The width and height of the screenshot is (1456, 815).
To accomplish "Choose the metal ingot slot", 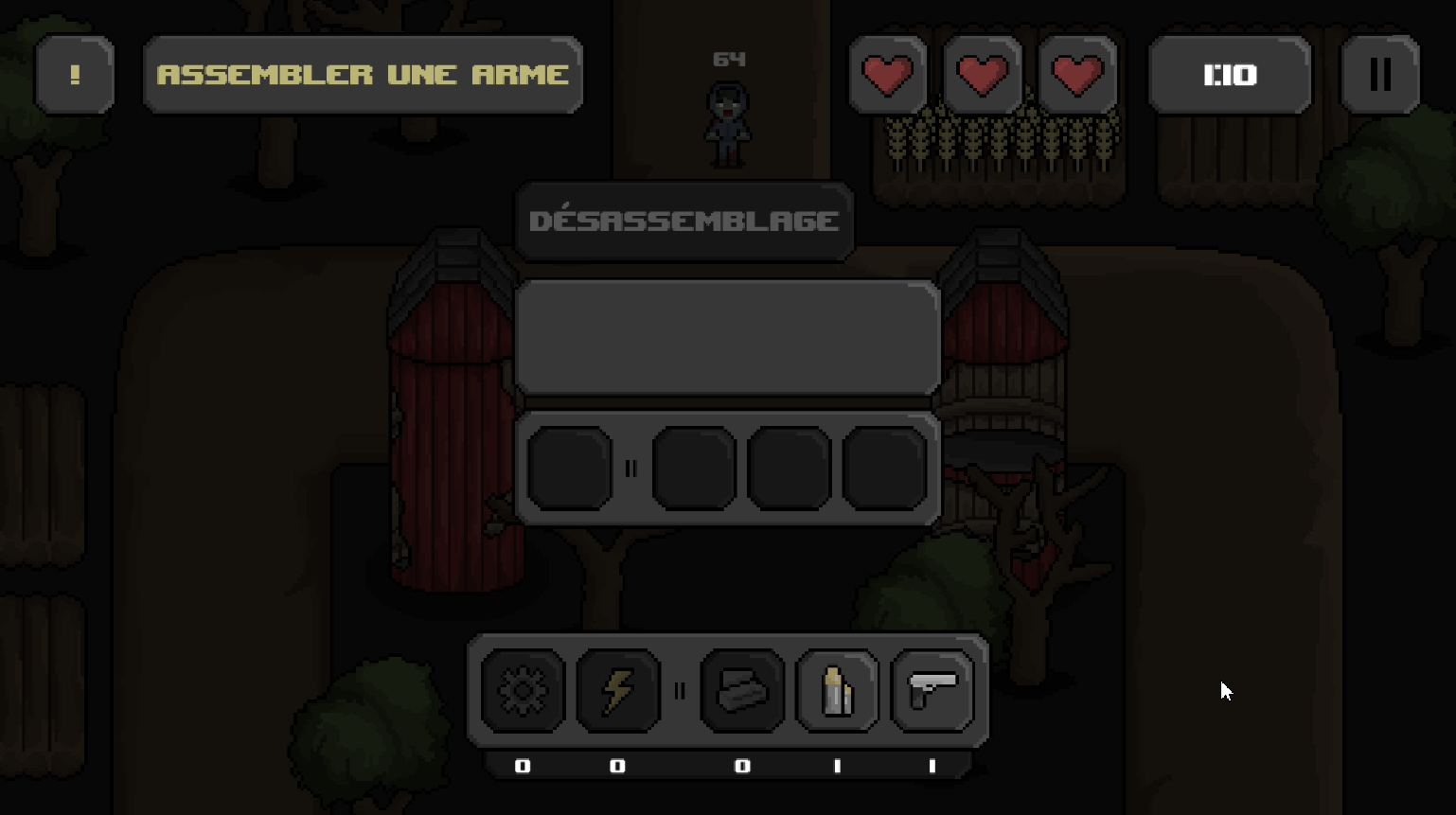I will coord(742,691).
